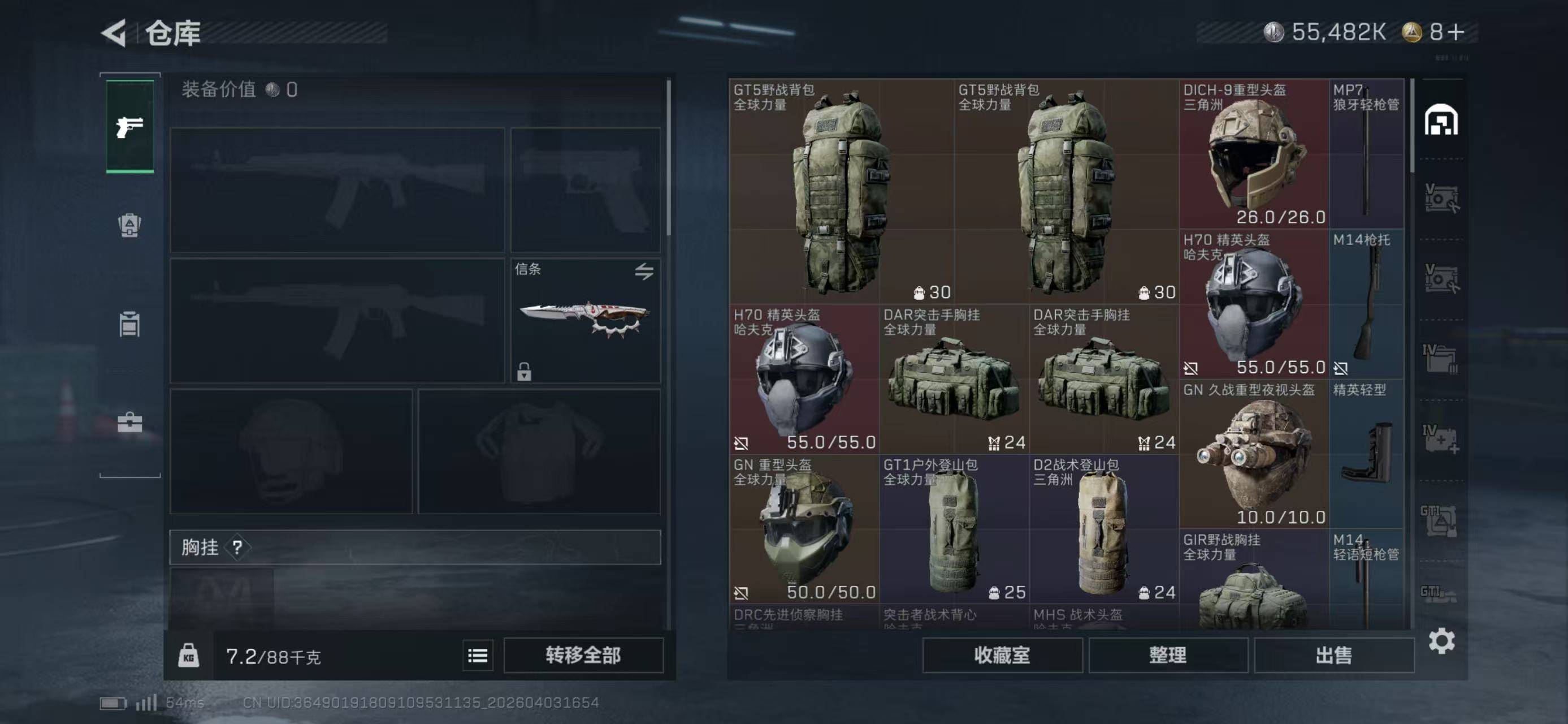The image size is (1568, 724).
Task: Choose the GT1 outdoor hiking pack
Action: [953, 530]
